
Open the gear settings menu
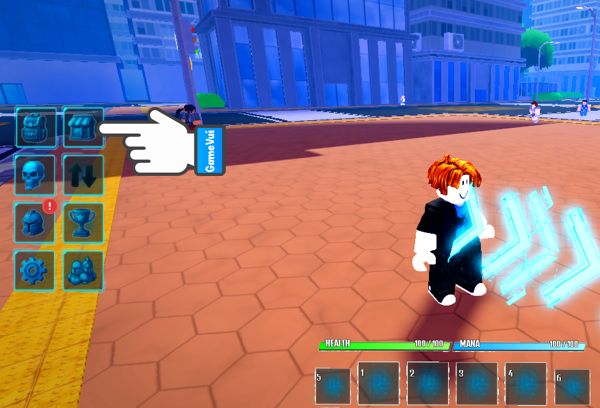tap(35, 268)
